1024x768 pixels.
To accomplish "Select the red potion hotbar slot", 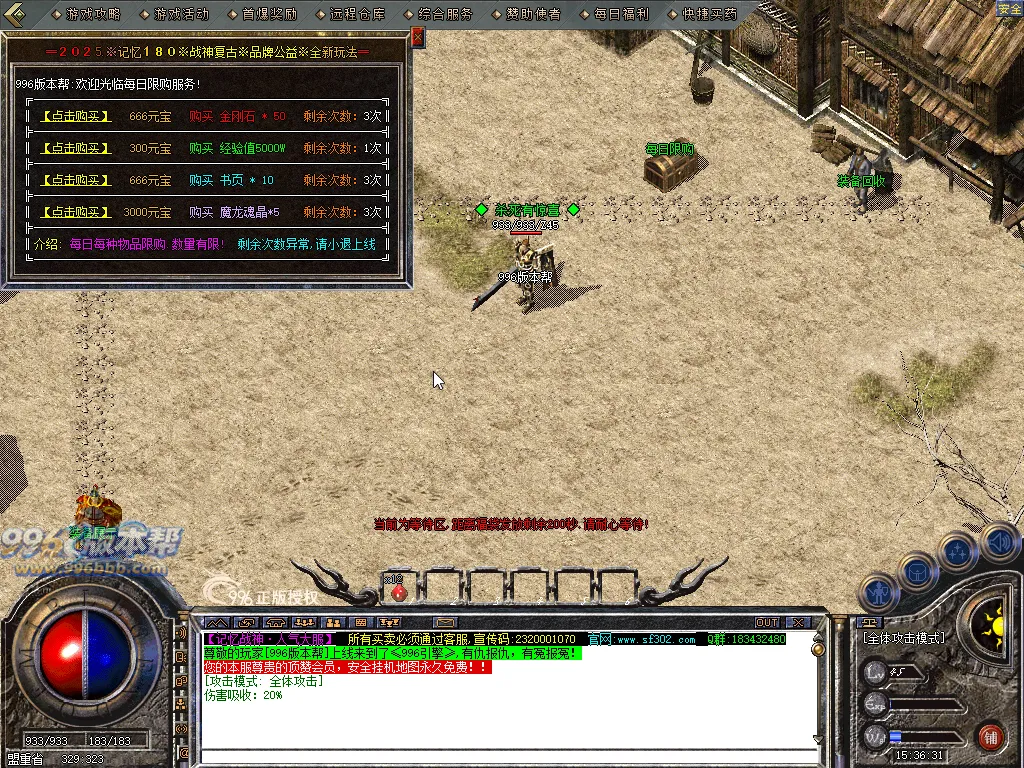I will (398, 591).
